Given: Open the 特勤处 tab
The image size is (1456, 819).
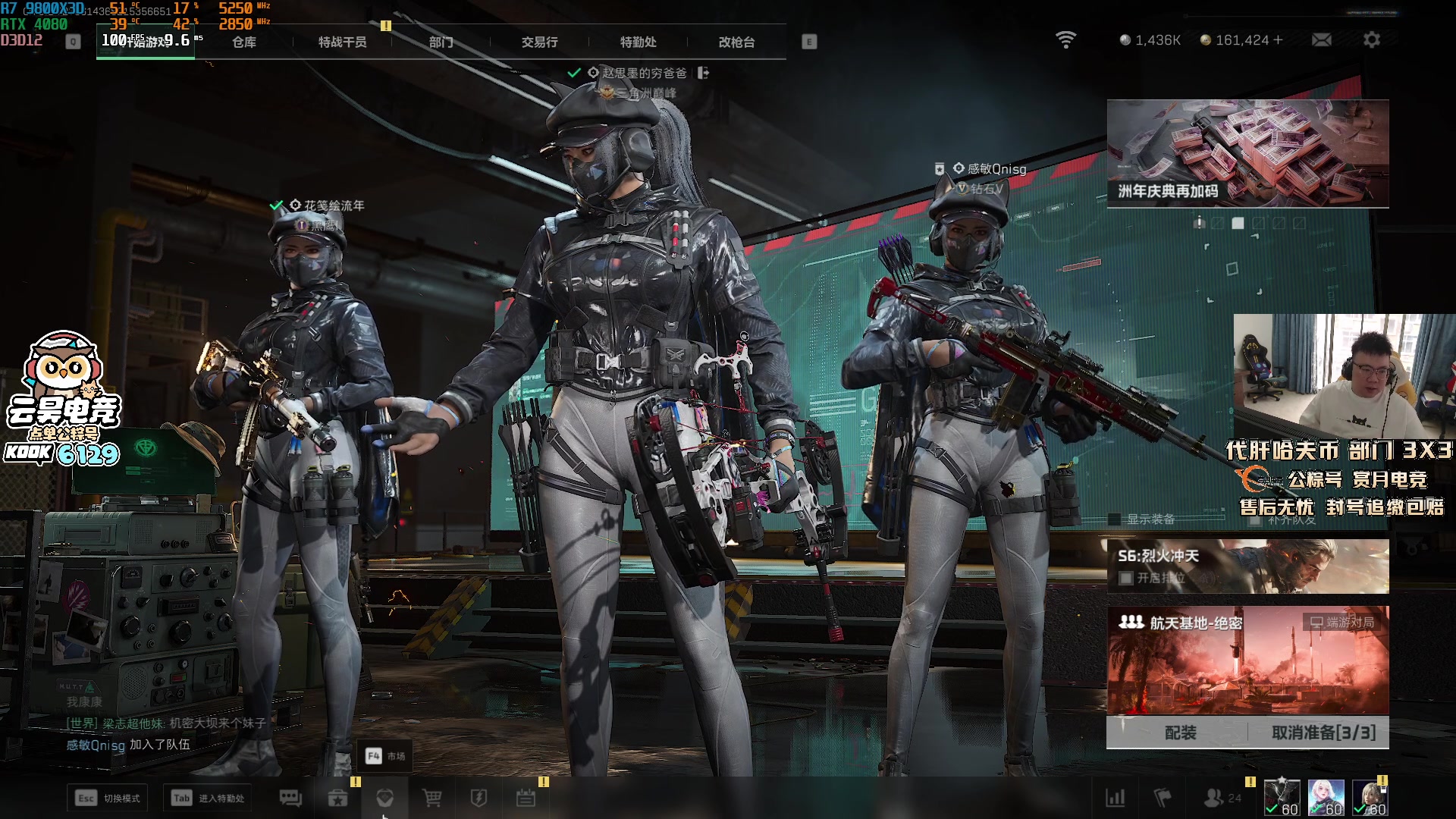Looking at the screenshot, I should 639,42.
